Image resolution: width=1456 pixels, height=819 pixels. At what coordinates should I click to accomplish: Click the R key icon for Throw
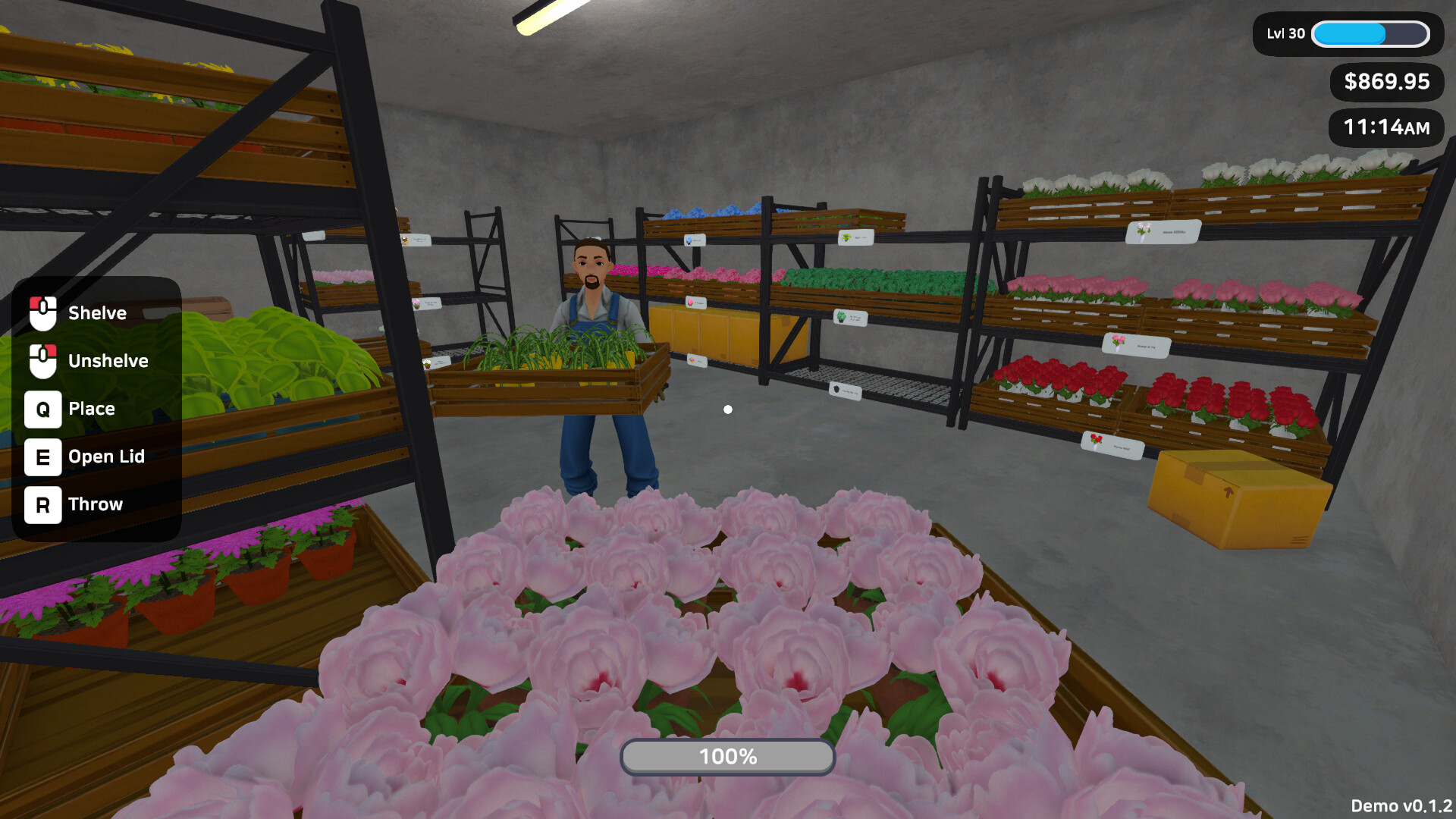pyautogui.click(x=42, y=504)
